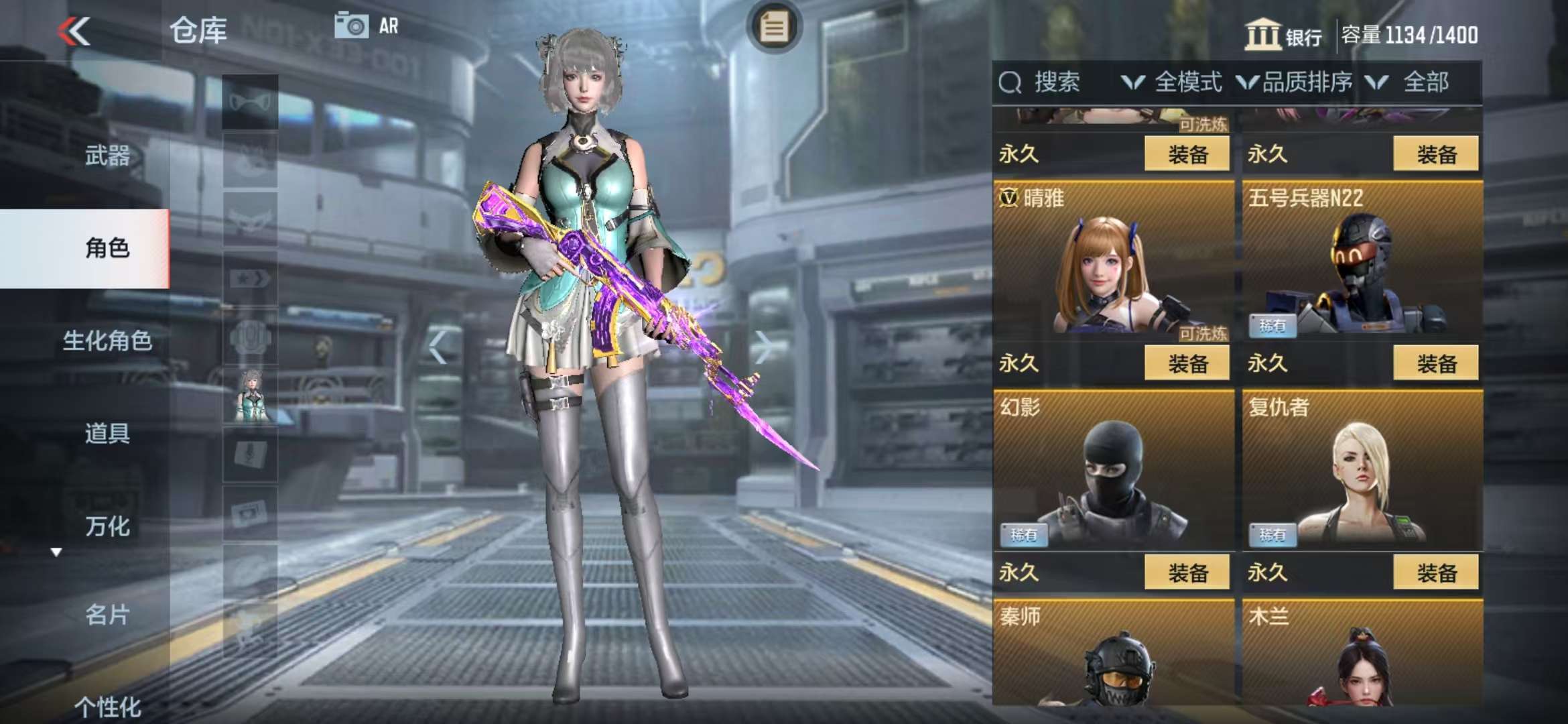Switch to the 武器 weapons tab
Viewport: 1568px width, 724px height.
click(107, 156)
